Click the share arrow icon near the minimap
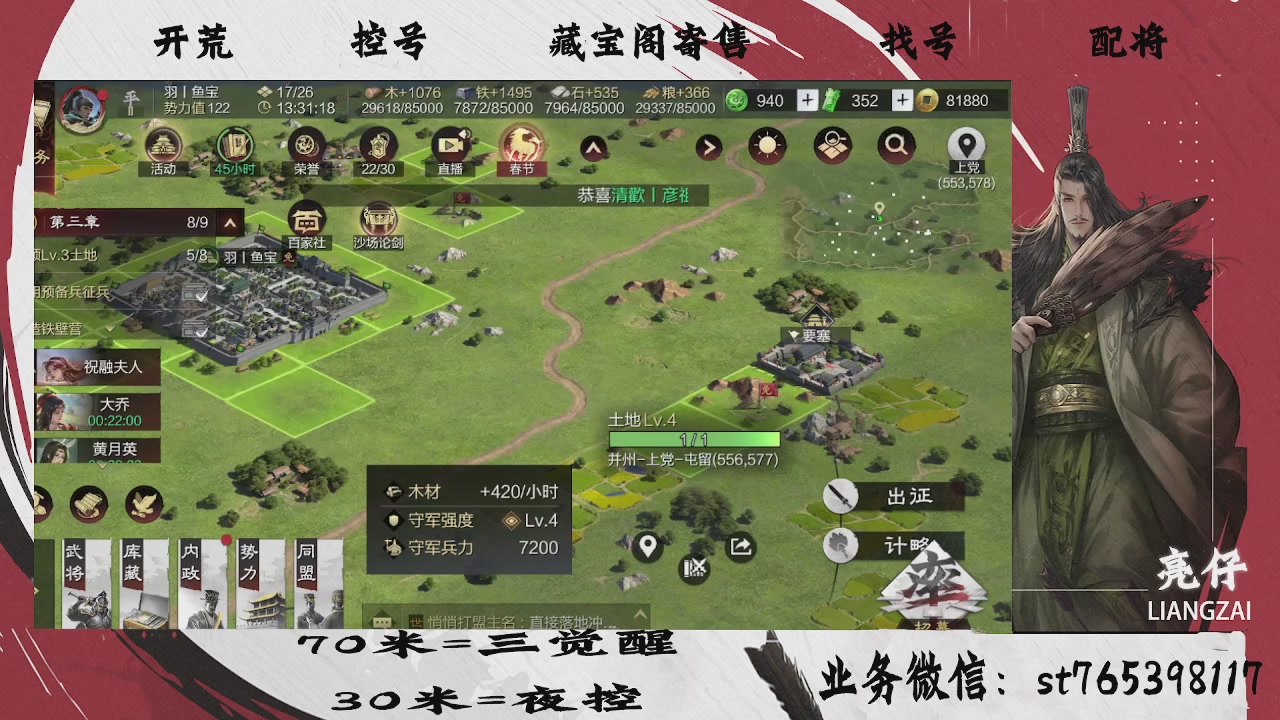This screenshot has width=1280, height=720. coord(740,548)
